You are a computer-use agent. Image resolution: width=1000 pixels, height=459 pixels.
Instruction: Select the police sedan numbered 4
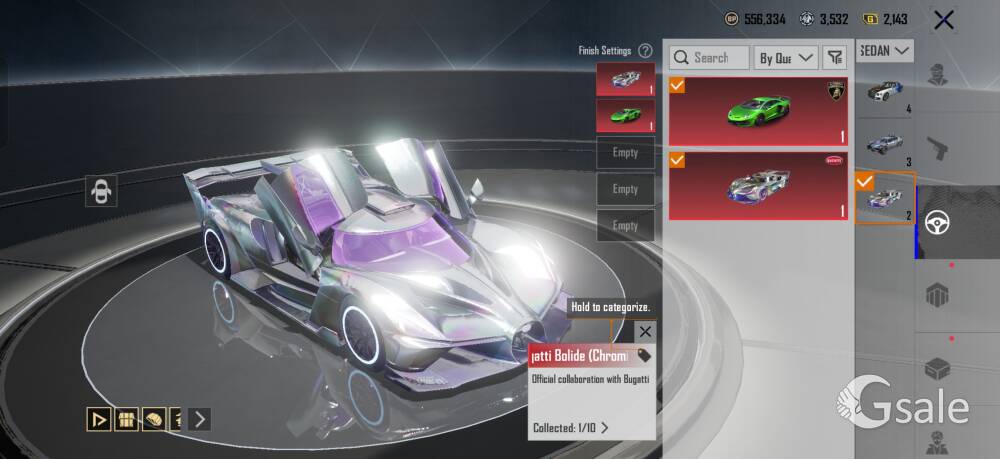pos(885,92)
